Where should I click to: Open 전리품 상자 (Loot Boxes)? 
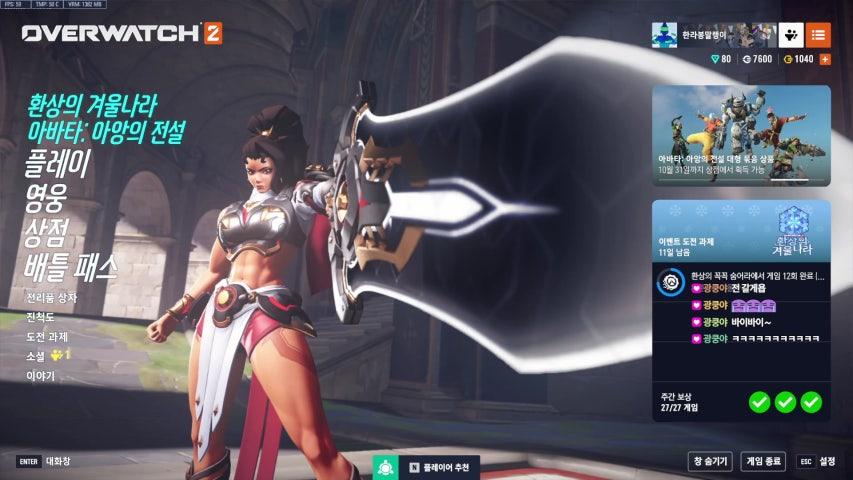pyautogui.click(x=52, y=297)
